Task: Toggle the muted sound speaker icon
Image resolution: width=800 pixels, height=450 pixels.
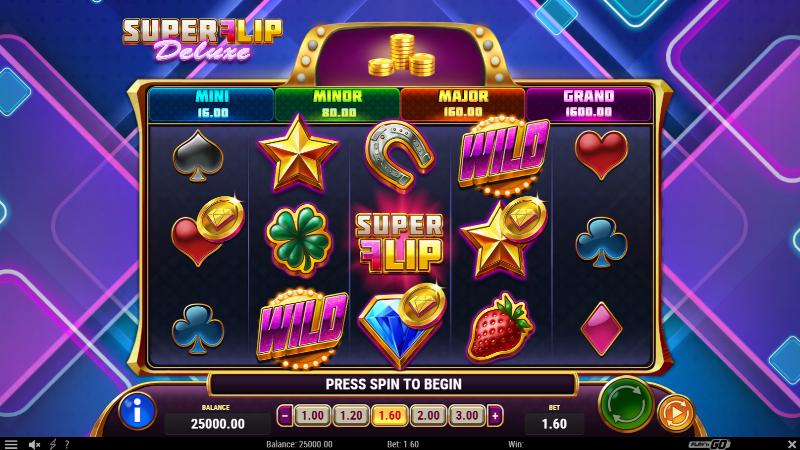Action: tap(35, 443)
